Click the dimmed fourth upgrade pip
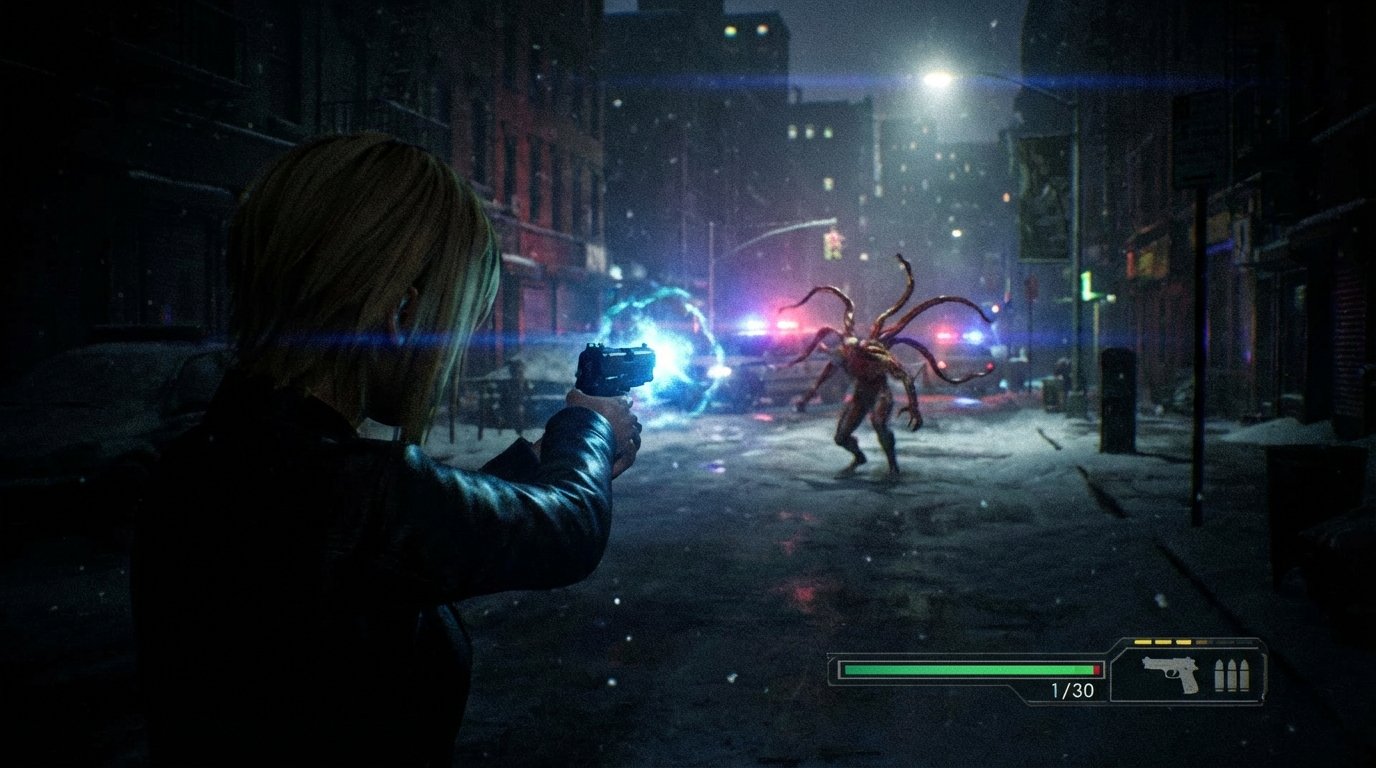The height and width of the screenshot is (768, 1376). pyautogui.click(x=1203, y=642)
